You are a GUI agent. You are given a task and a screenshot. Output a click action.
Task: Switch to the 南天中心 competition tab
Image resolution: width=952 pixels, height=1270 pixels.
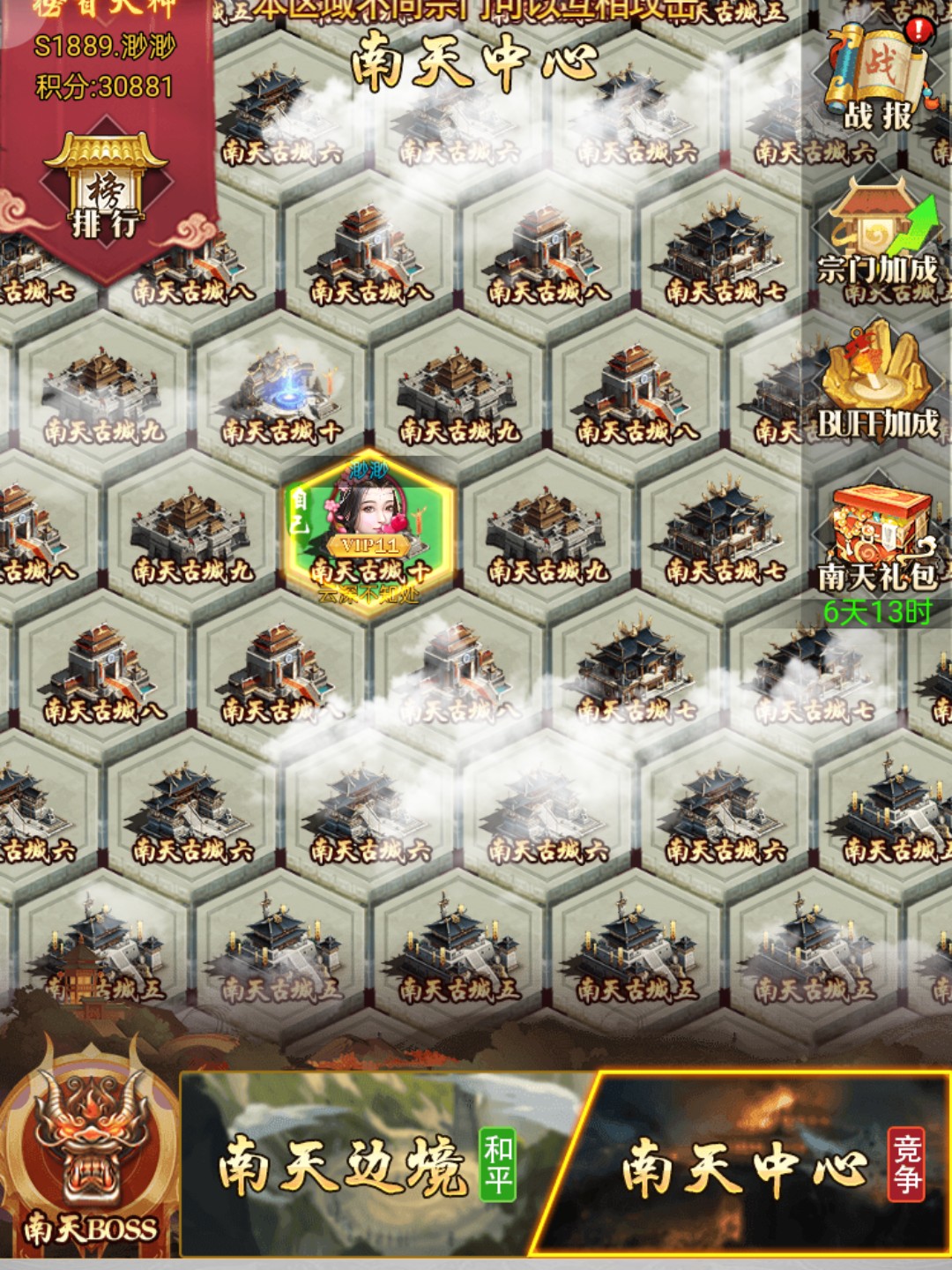[x=758, y=1166]
